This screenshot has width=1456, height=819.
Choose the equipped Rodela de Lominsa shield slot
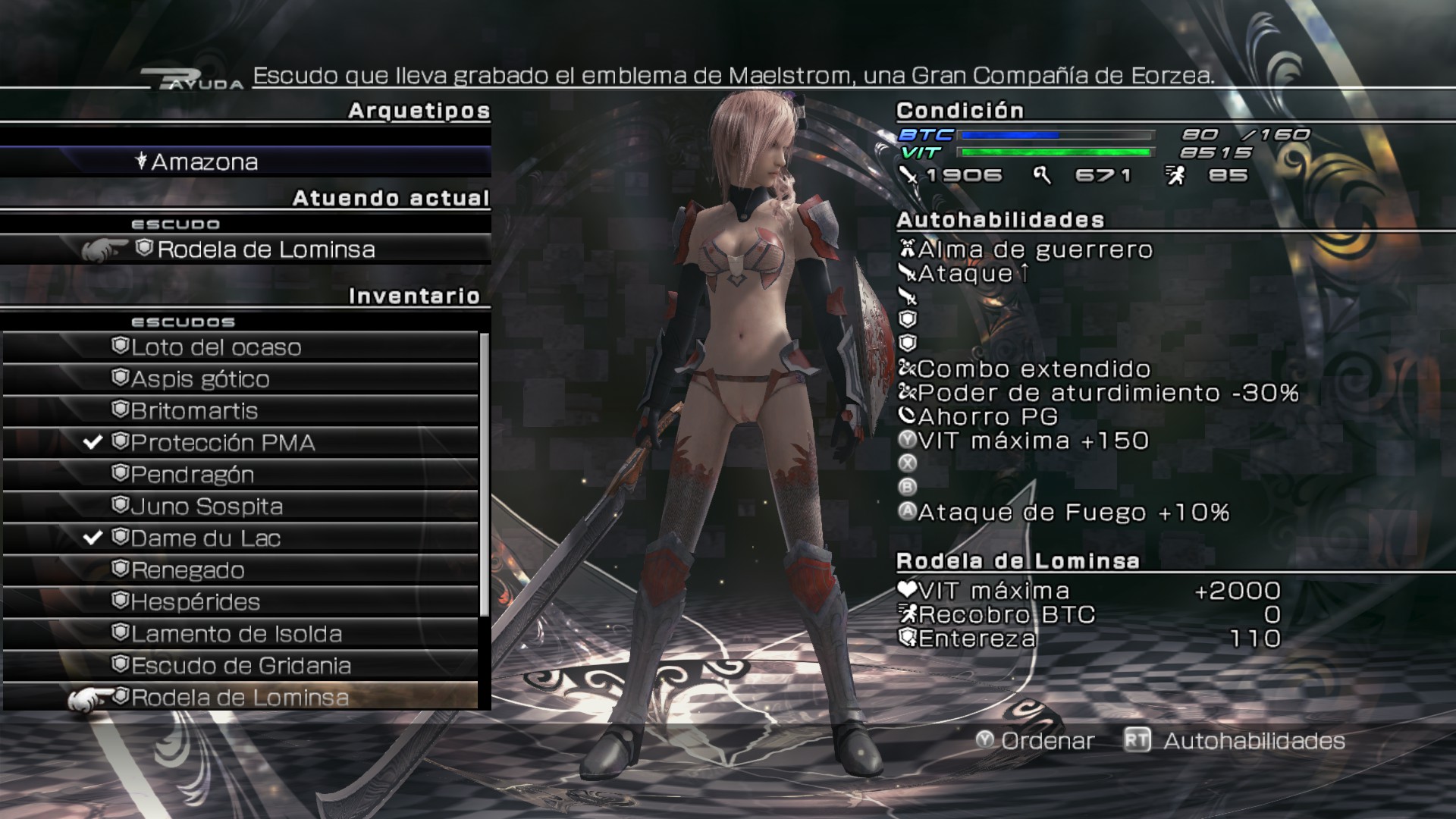[x=265, y=250]
